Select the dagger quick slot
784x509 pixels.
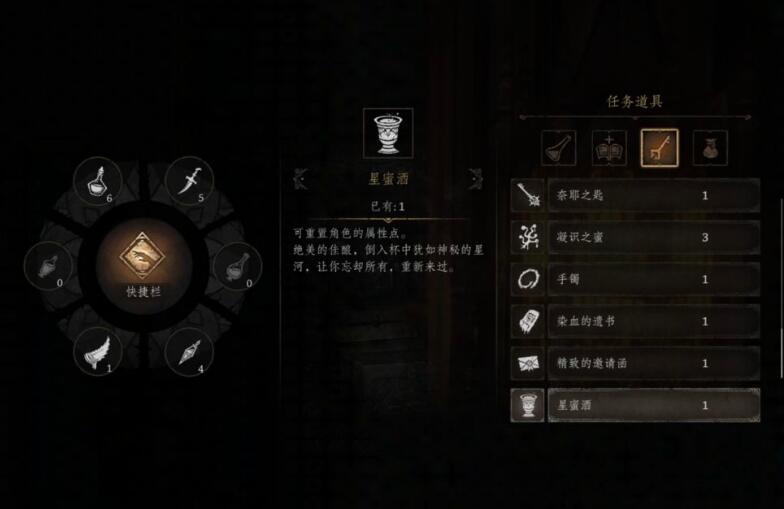point(189,180)
